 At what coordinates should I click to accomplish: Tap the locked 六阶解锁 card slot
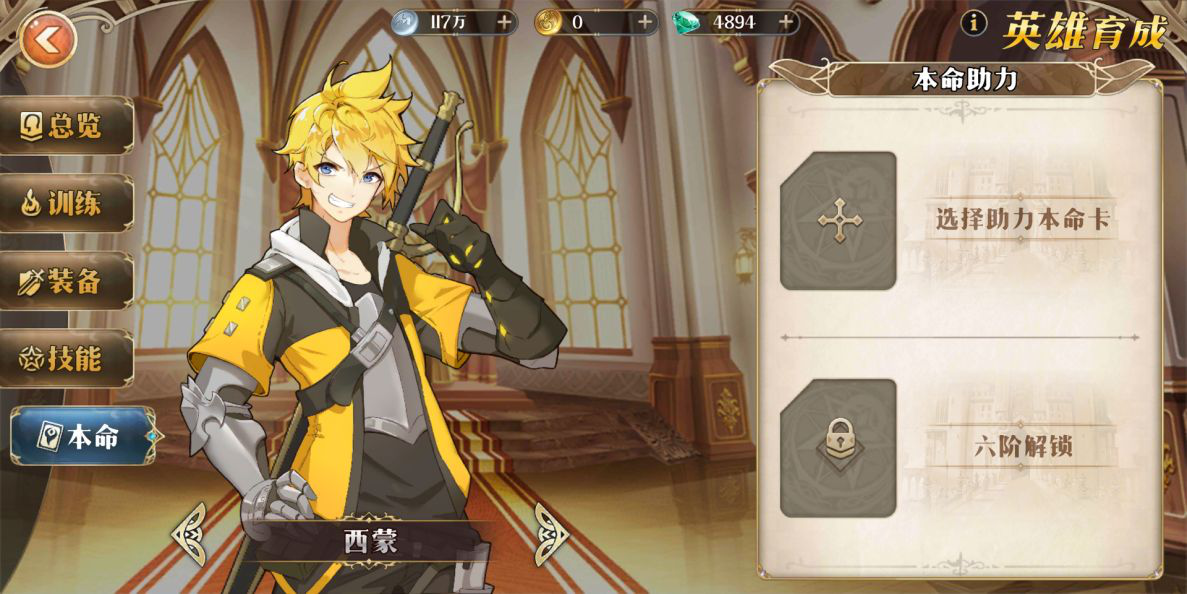pyautogui.click(x=838, y=447)
